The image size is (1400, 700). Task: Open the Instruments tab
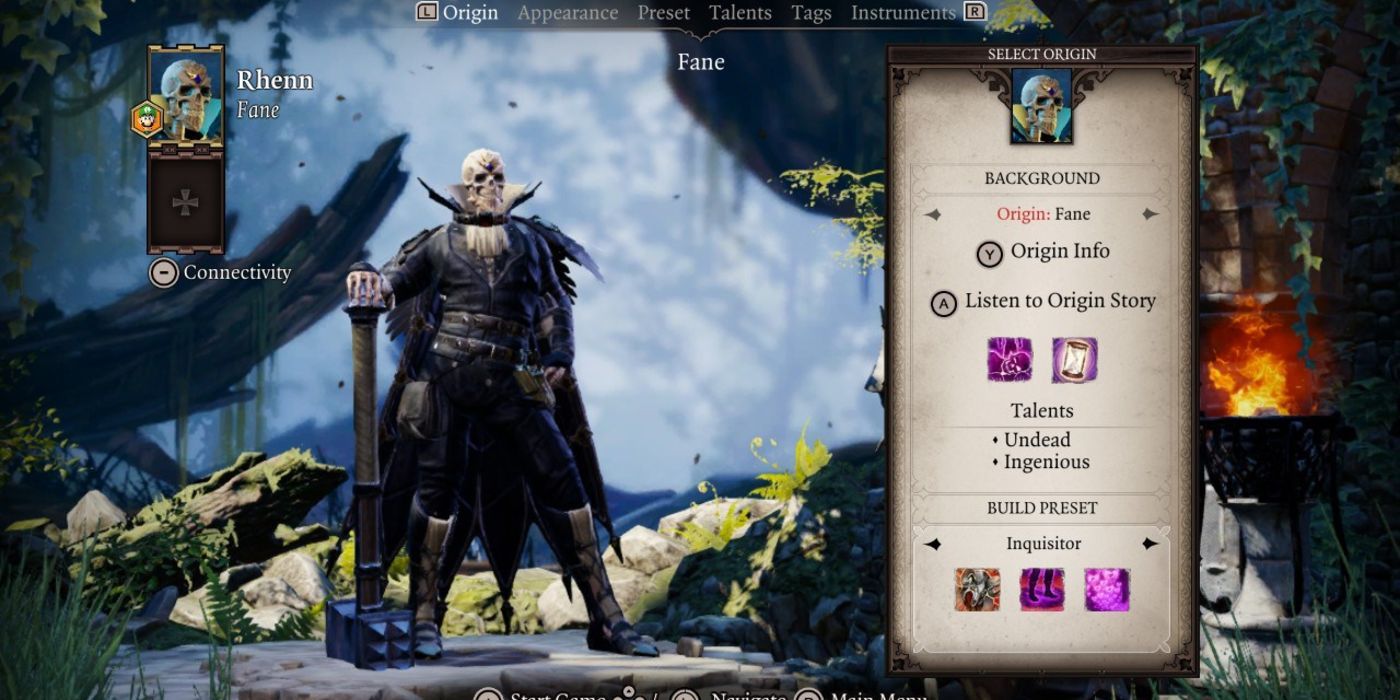(x=902, y=13)
